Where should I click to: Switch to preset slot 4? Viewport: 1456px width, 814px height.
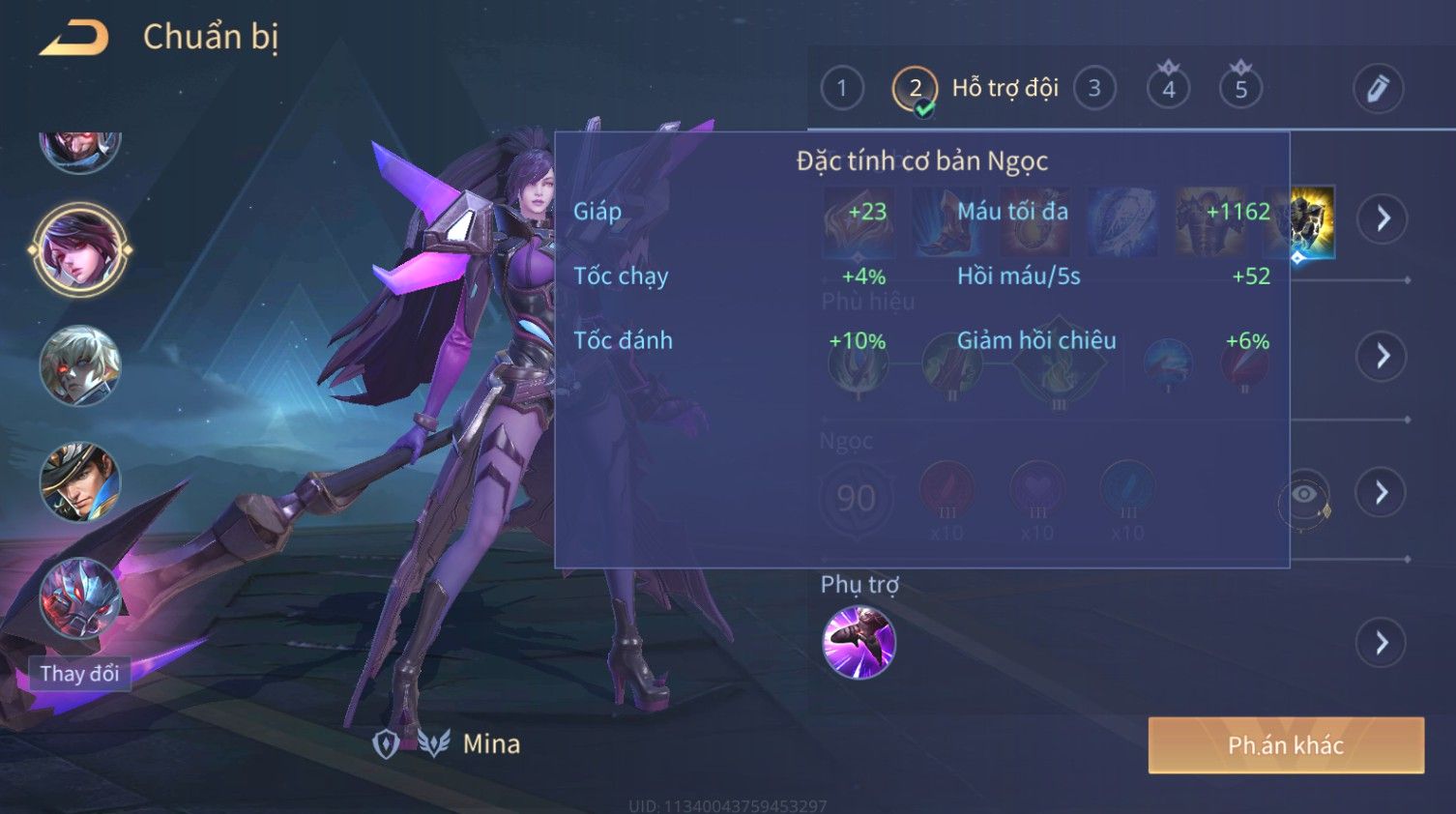[1168, 89]
